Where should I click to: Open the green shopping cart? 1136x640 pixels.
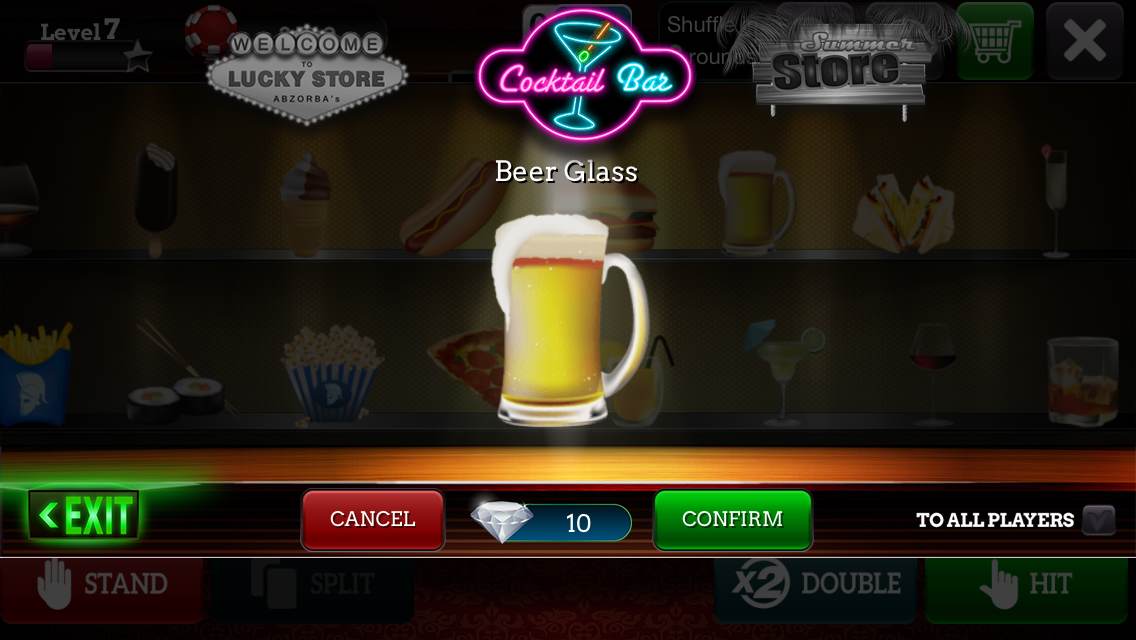(994, 41)
